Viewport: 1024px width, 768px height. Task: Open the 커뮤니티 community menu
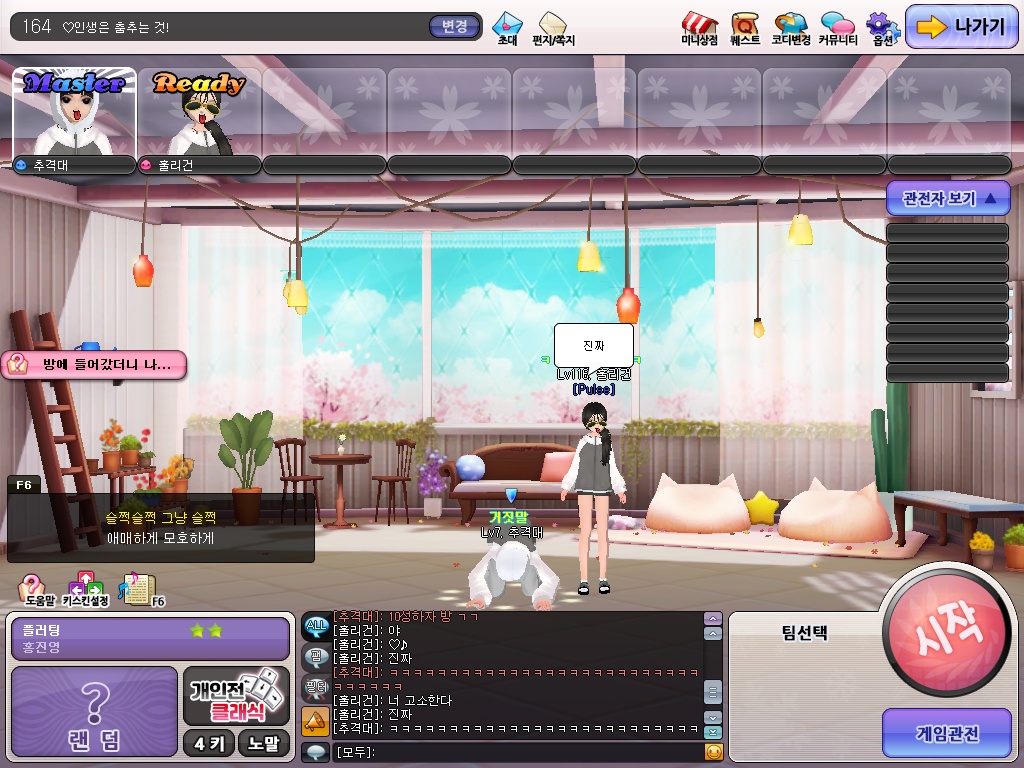[837, 28]
